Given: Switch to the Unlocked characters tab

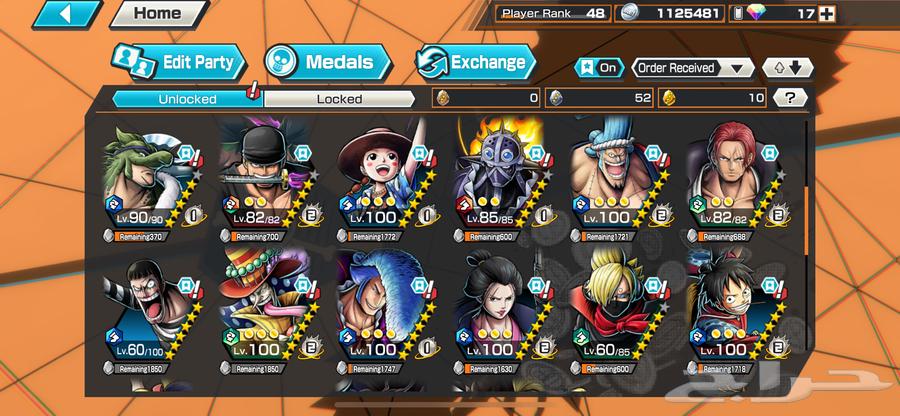Looking at the screenshot, I should click(186, 98).
